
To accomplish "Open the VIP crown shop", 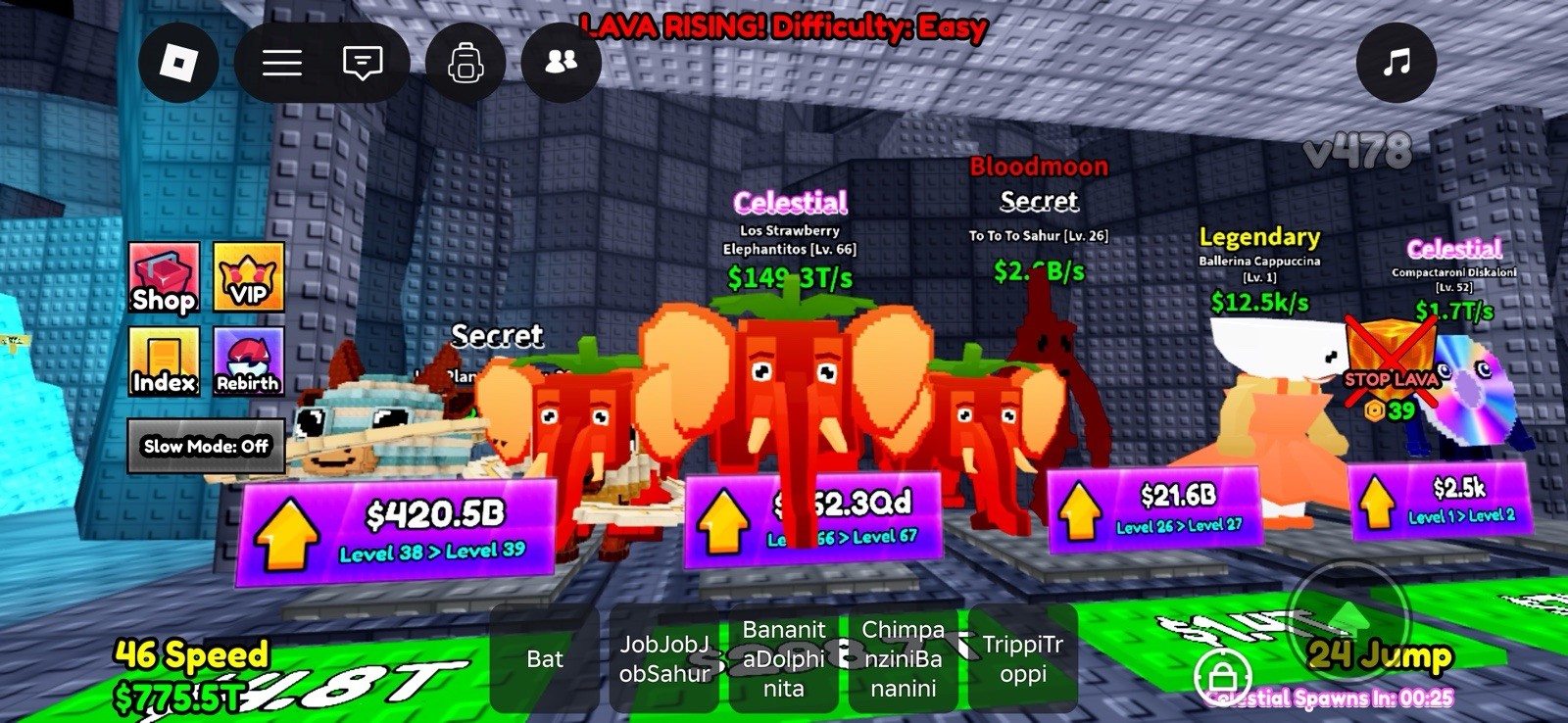I will tap(246, 279).
